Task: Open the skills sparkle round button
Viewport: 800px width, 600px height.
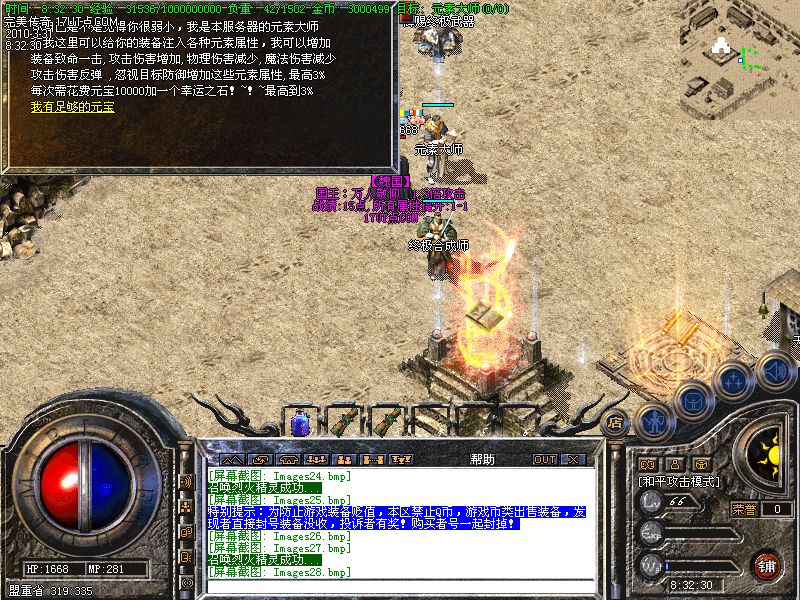Action: [x=735, y=381]
